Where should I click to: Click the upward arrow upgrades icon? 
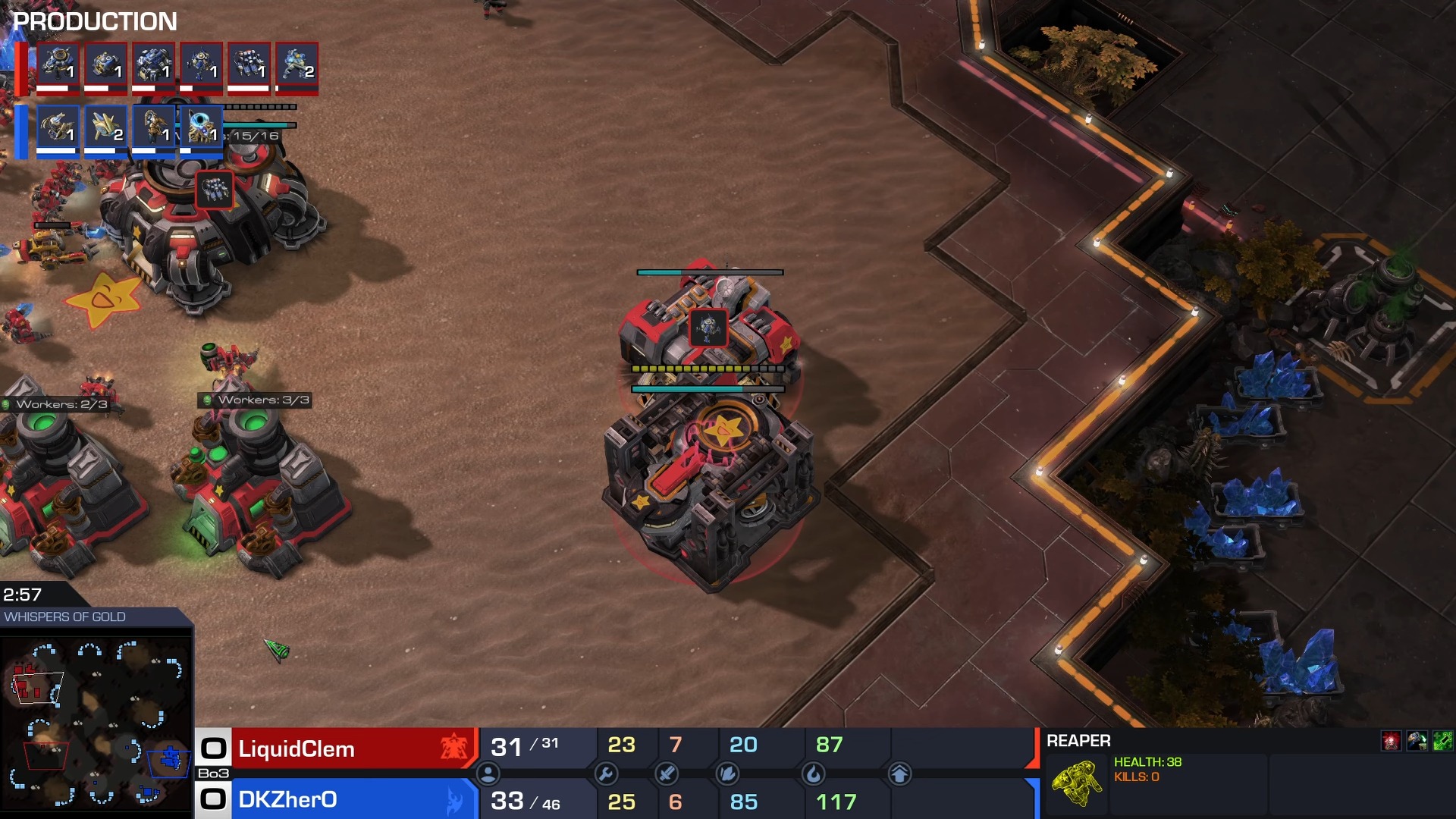tap(899, 773)
